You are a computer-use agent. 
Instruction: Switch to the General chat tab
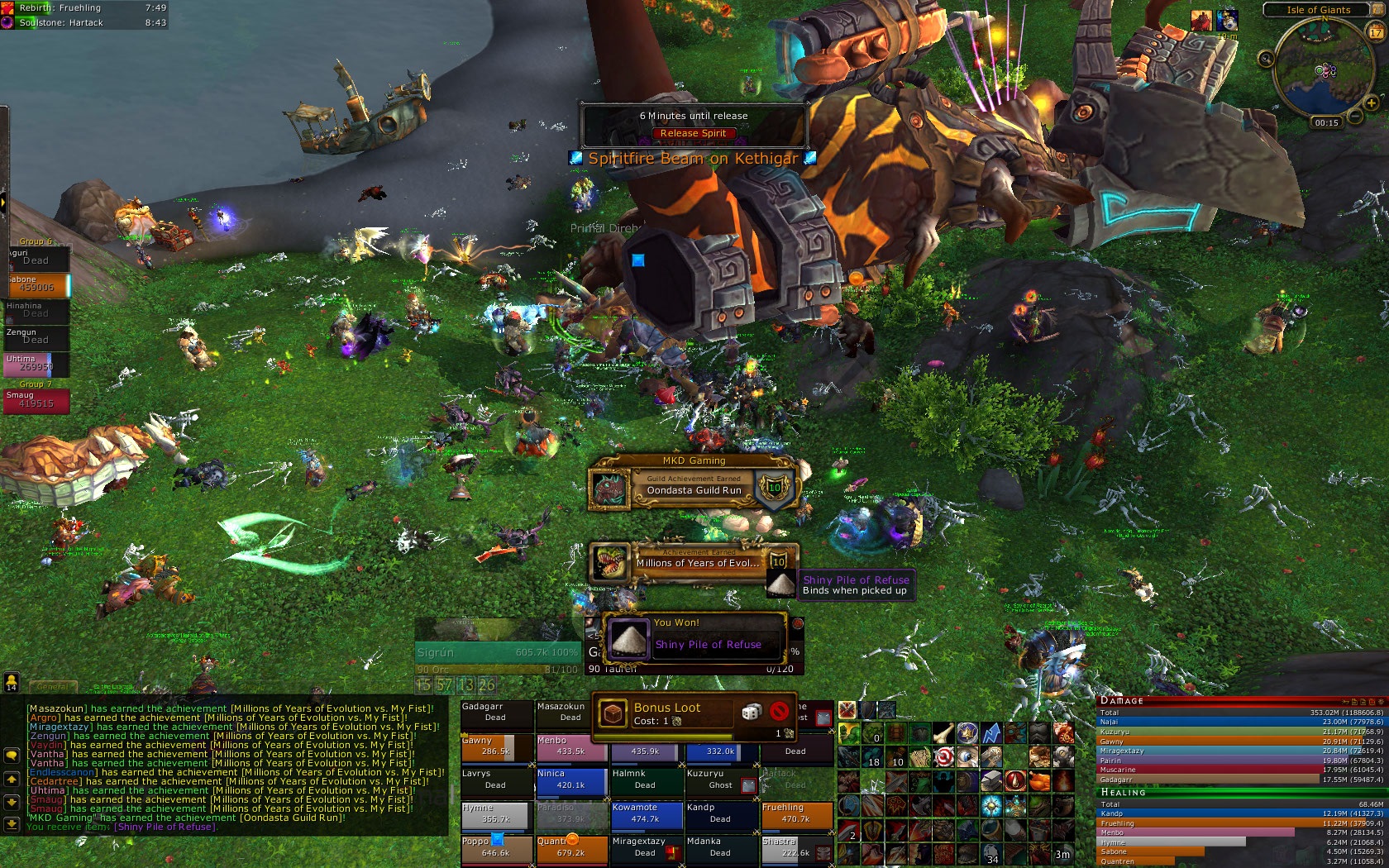pyautogui.click(x=52, y=686)
